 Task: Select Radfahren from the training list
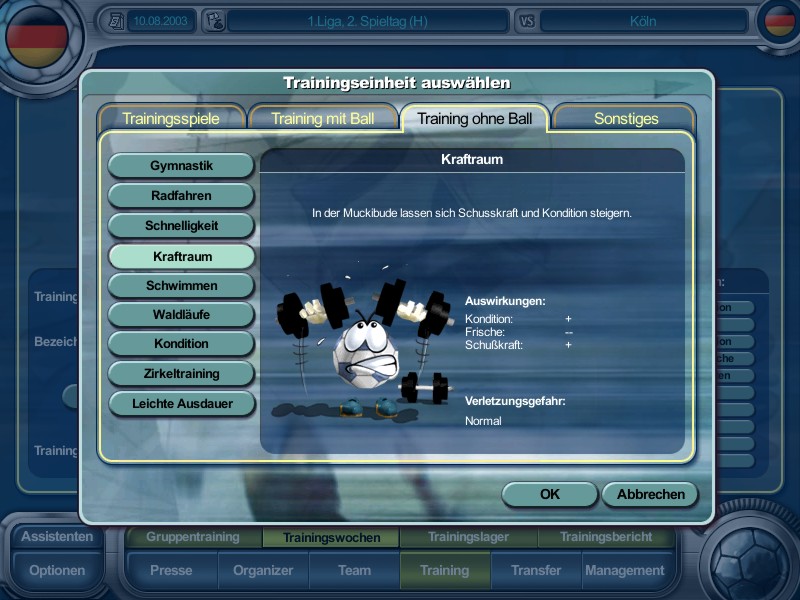click(x=181, y=195)
